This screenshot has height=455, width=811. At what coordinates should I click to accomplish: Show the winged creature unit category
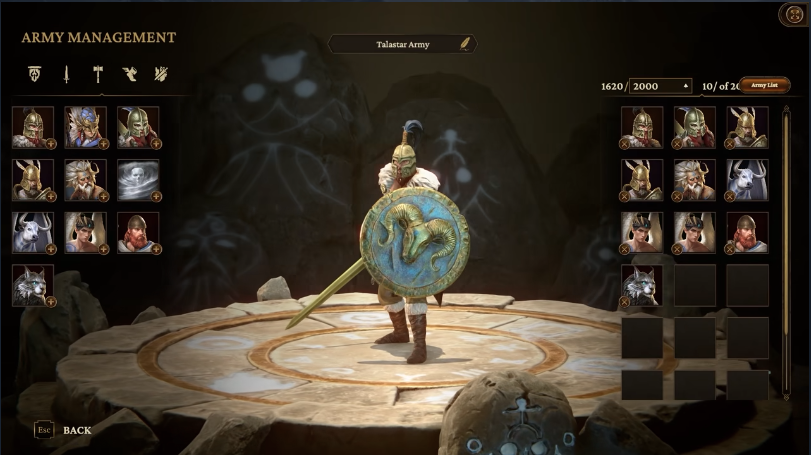[x=129, y=74]
